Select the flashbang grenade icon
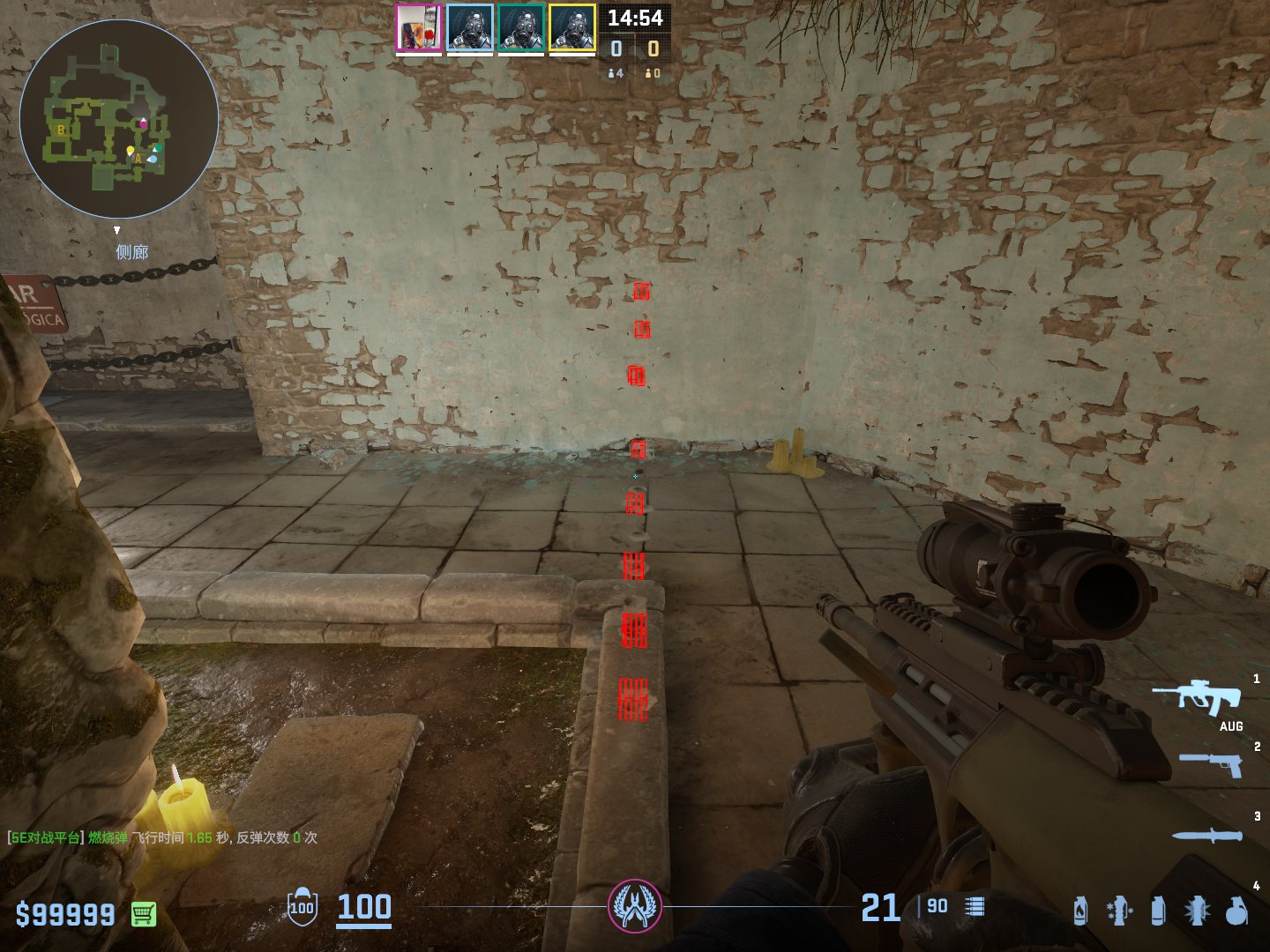 pos(1197,911)
